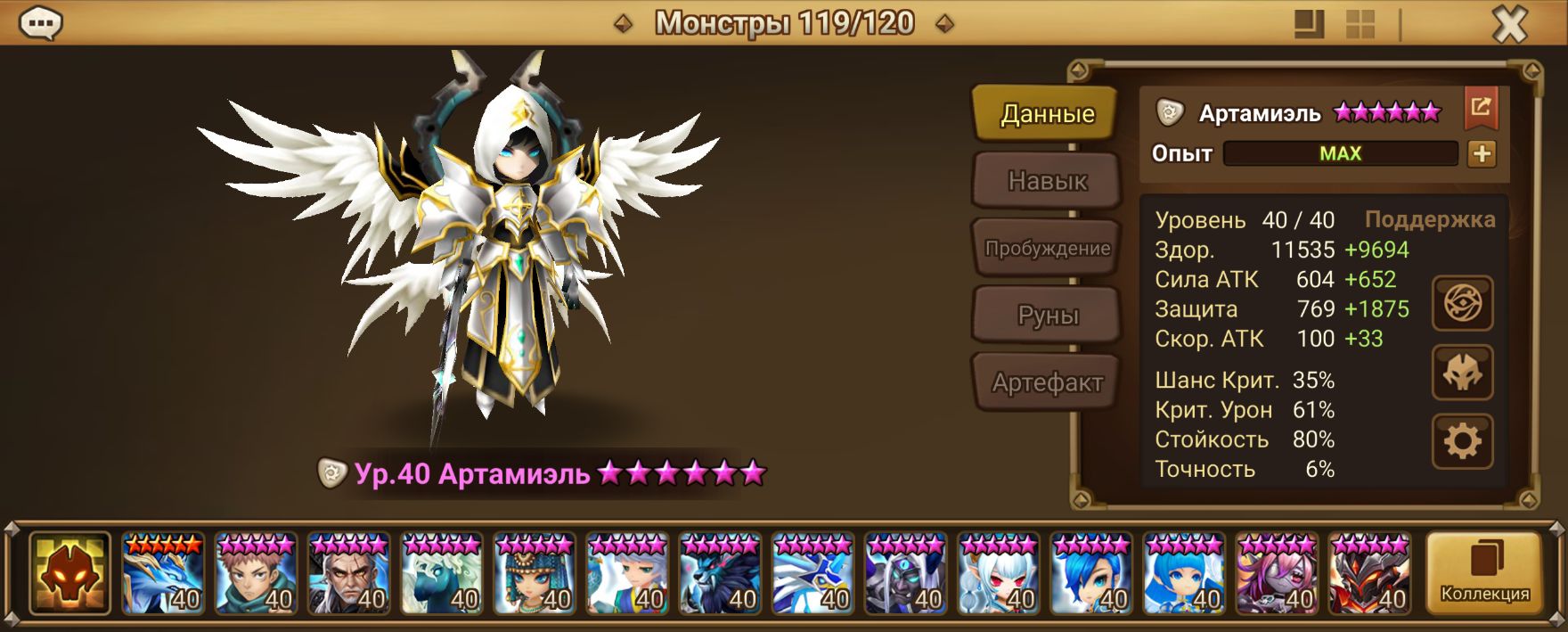
Task: Select the dark wolf beast thumbnail
Action: coord(720,573)
